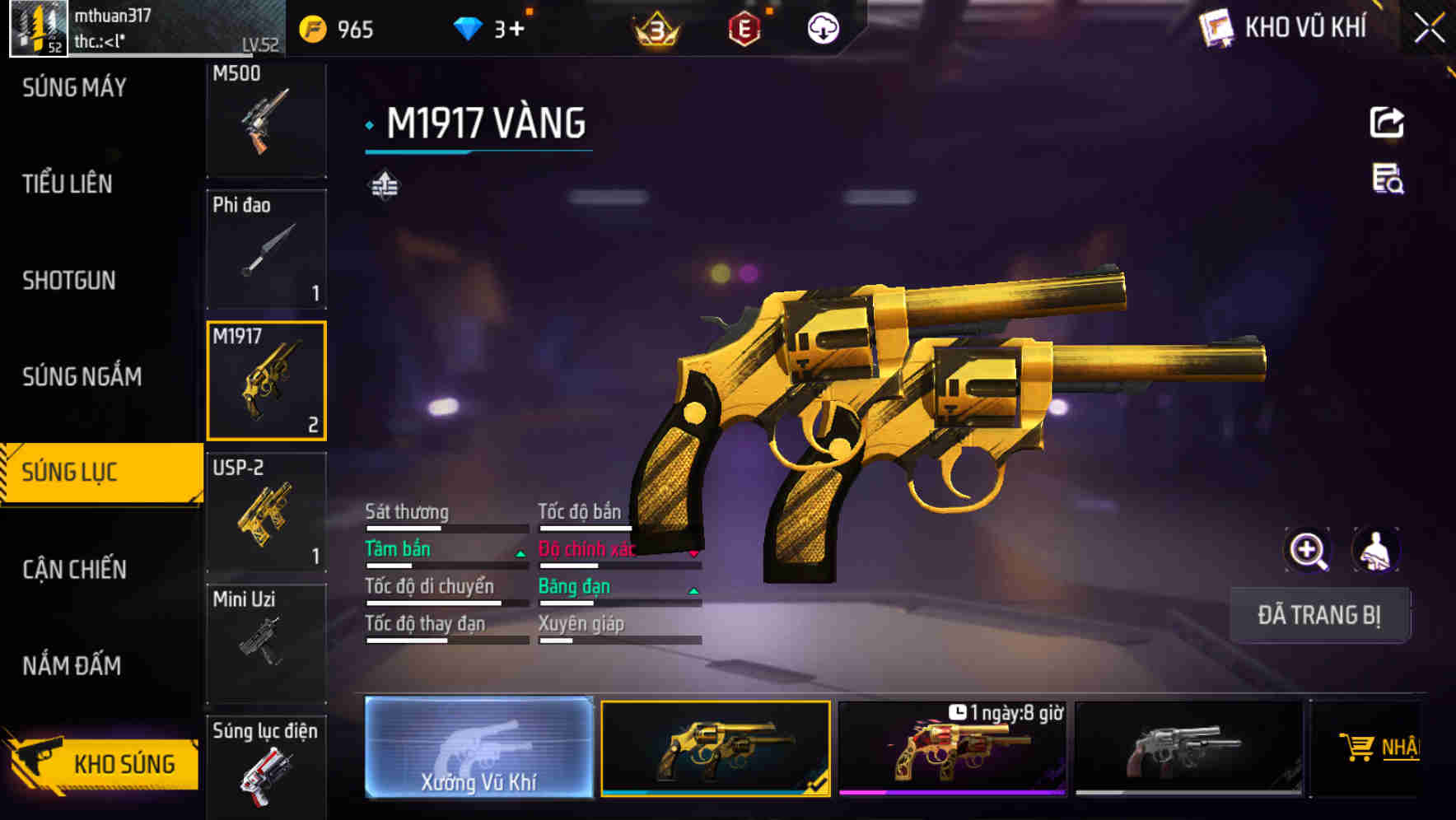This screenshot has height=820, width=1456.
Task: Choose the default grey revolver skin
Action: click(1188, 748)
